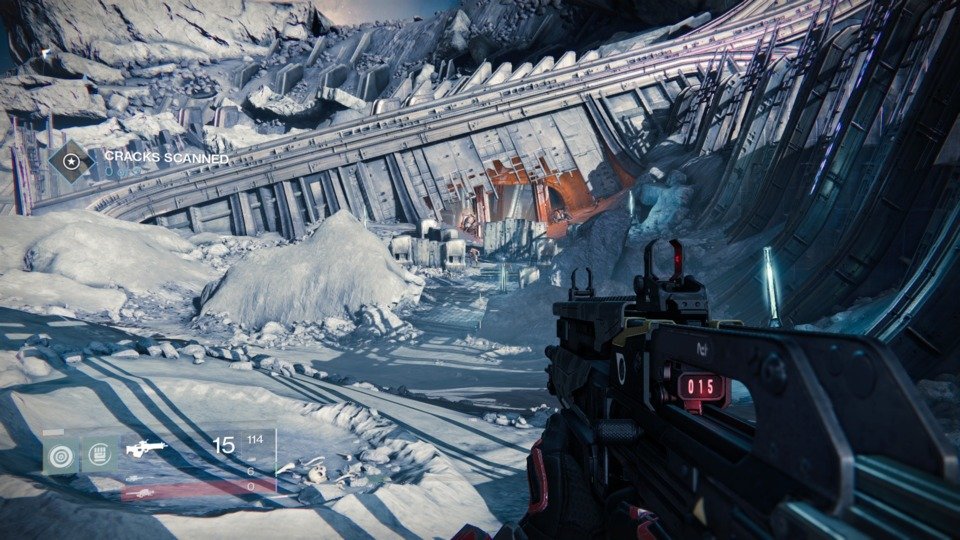This screenshot has width=960, height=540.
Task: Activate the grenade ability icon
Action: click(x=61, y=456)
